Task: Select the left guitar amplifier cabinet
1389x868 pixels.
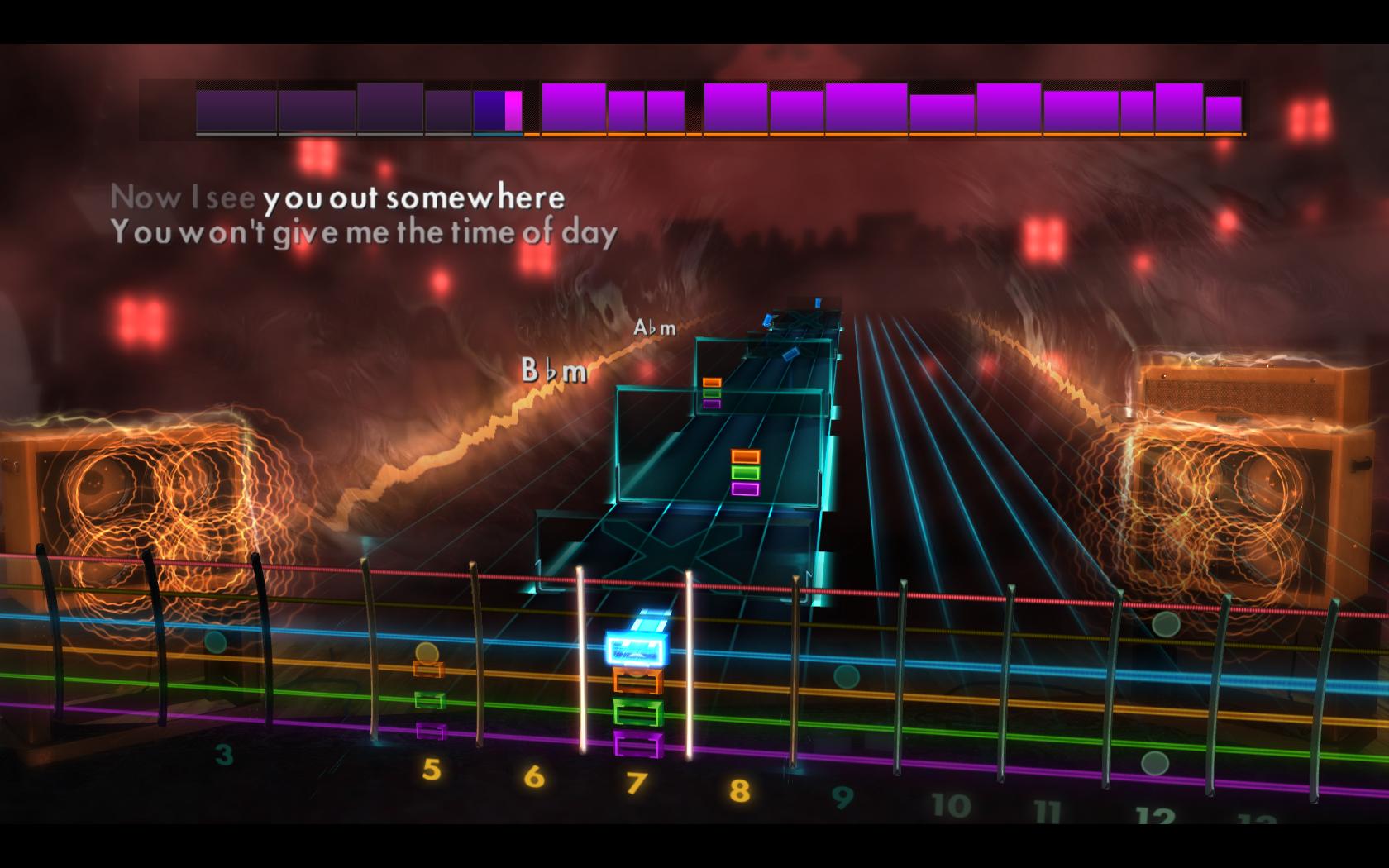Action: click(132, 496)
